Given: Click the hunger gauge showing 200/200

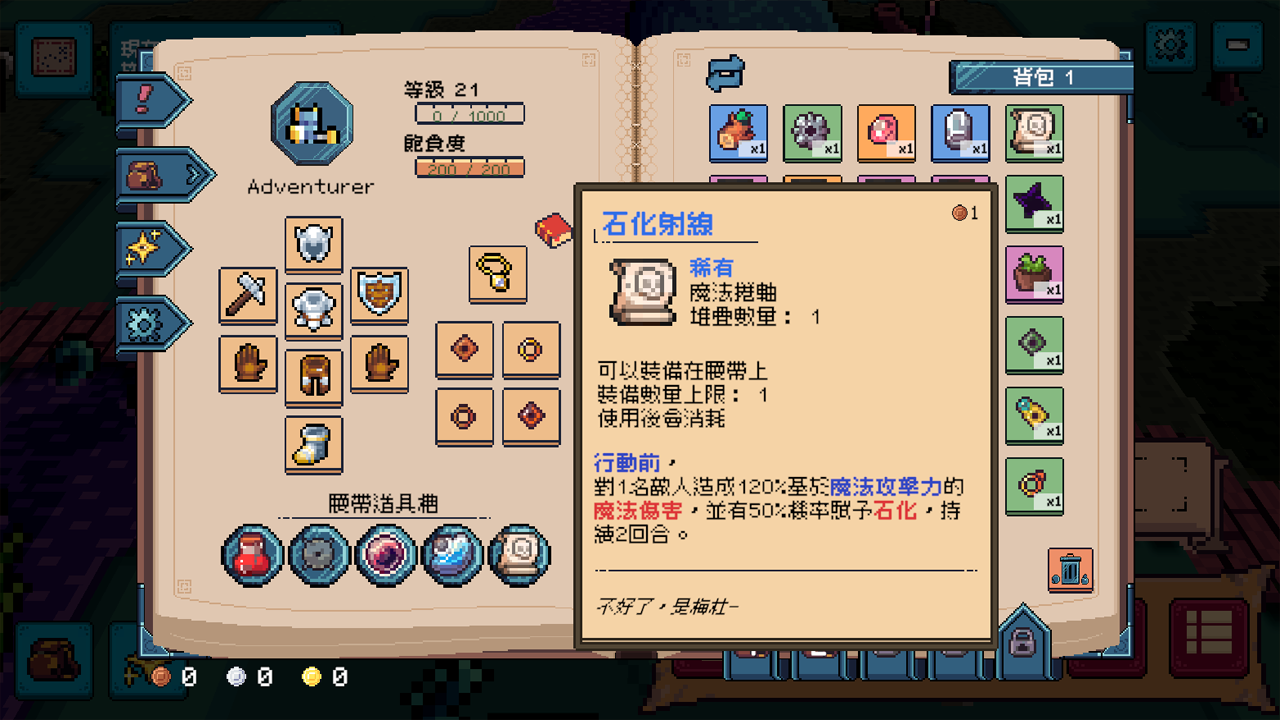Looking at the screenshot, I should pyautogui.click(x=470, y=168).
